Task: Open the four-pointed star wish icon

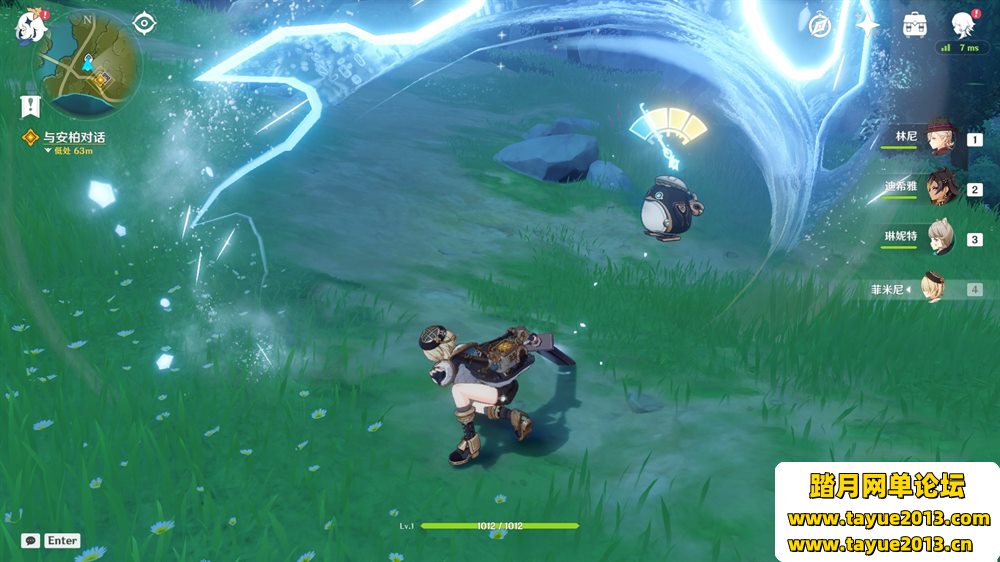Action: pos(867,25)
